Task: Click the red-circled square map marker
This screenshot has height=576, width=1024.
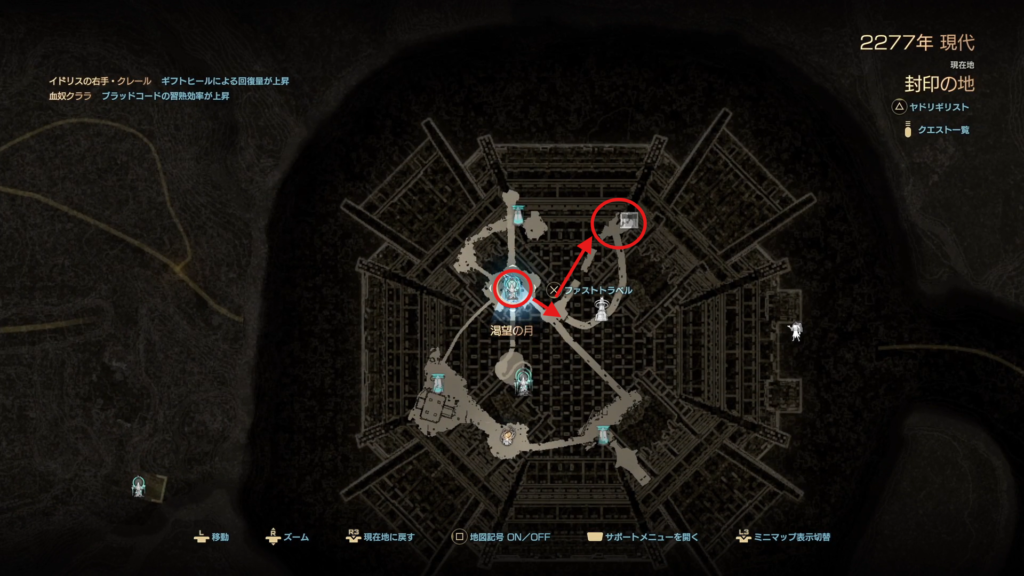Action: coord(629,221)
